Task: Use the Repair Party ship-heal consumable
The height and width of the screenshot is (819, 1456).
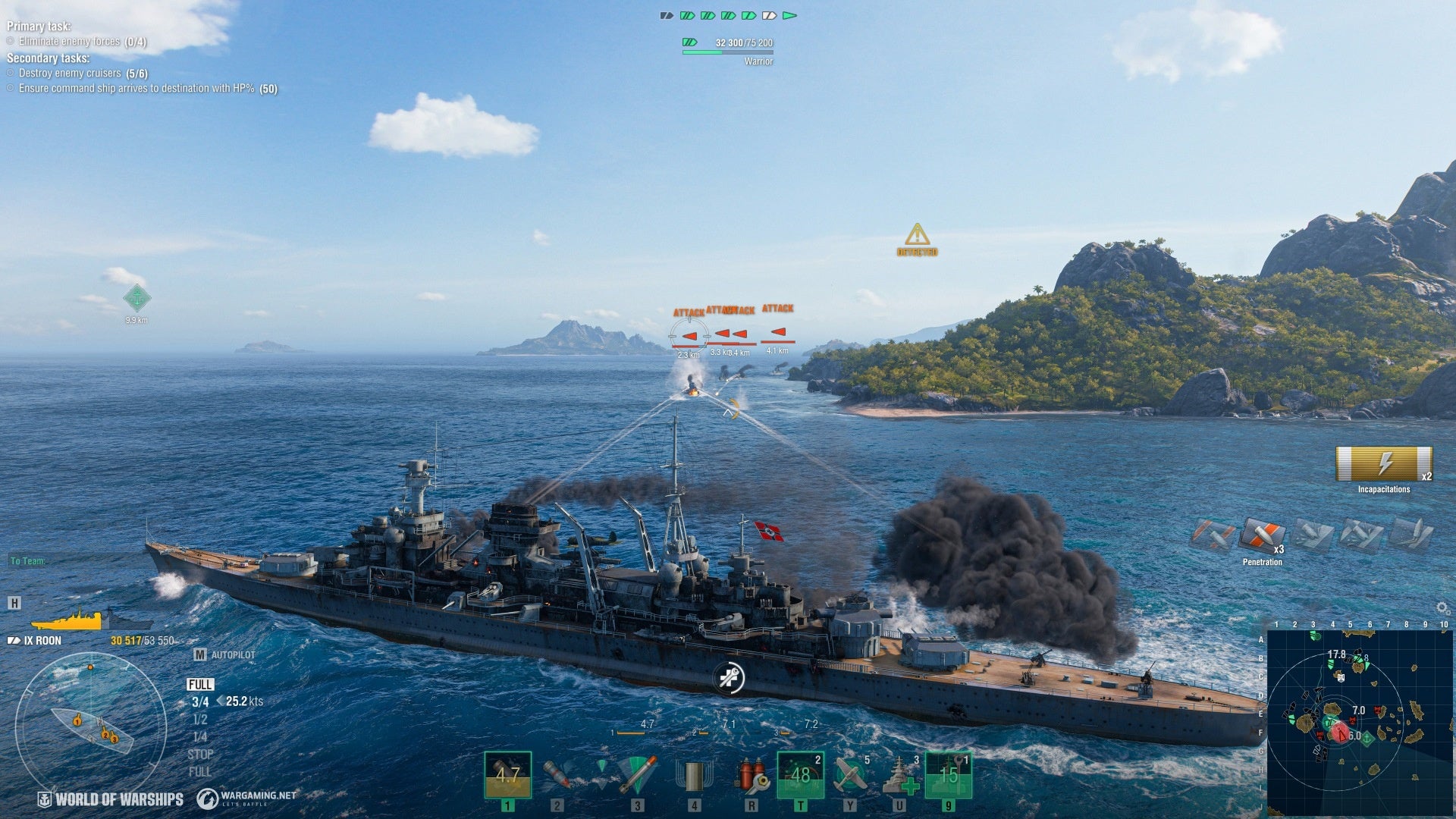Action: point(900,775)
